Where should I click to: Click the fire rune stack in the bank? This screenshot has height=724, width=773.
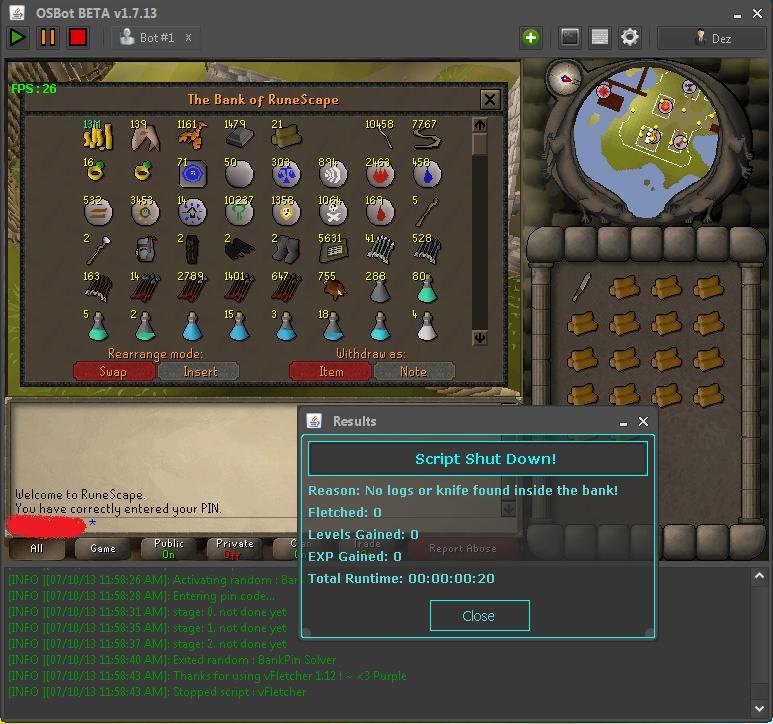[379, 176]
